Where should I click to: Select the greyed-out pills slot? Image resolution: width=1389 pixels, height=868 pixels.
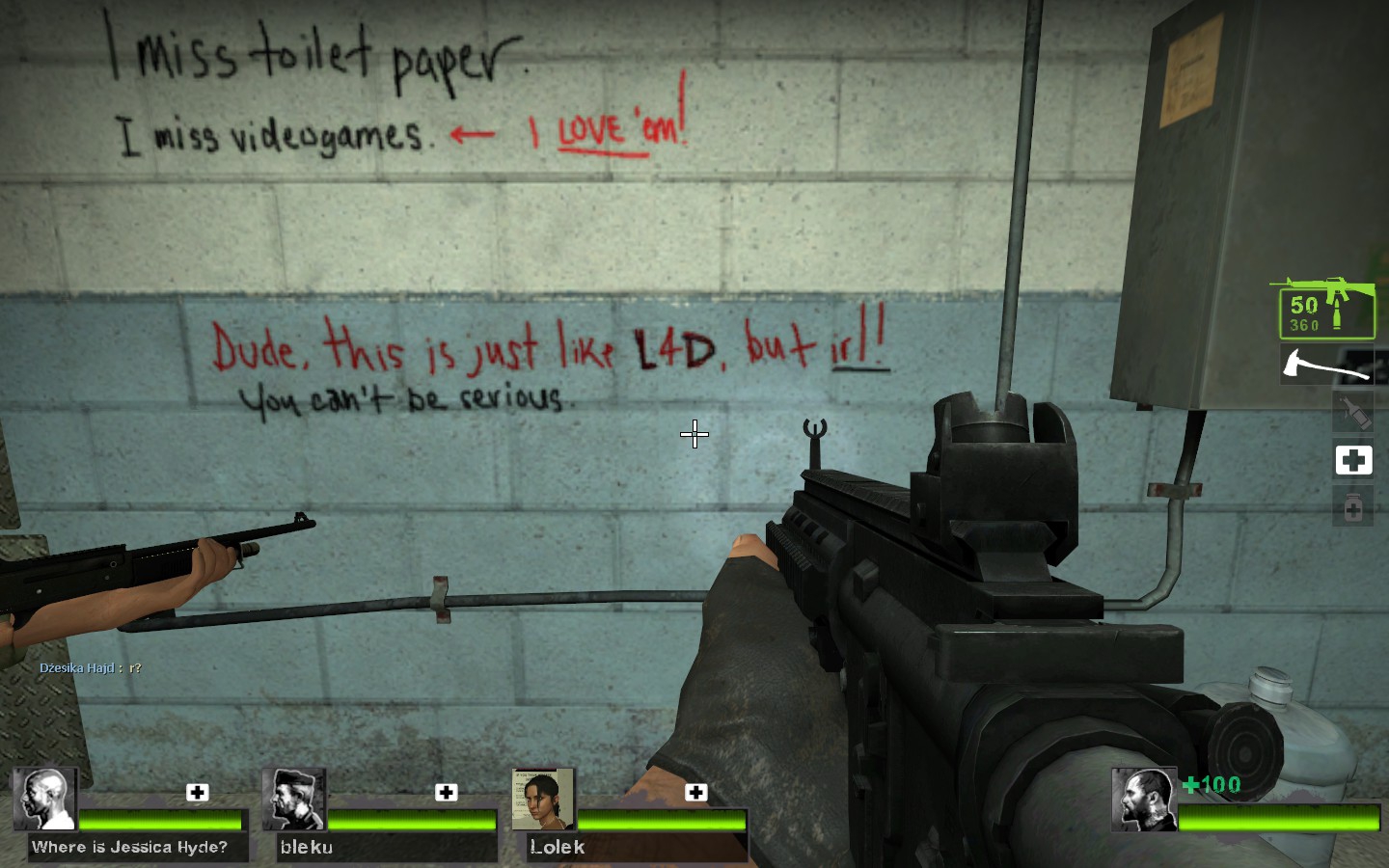point(1353,506)
